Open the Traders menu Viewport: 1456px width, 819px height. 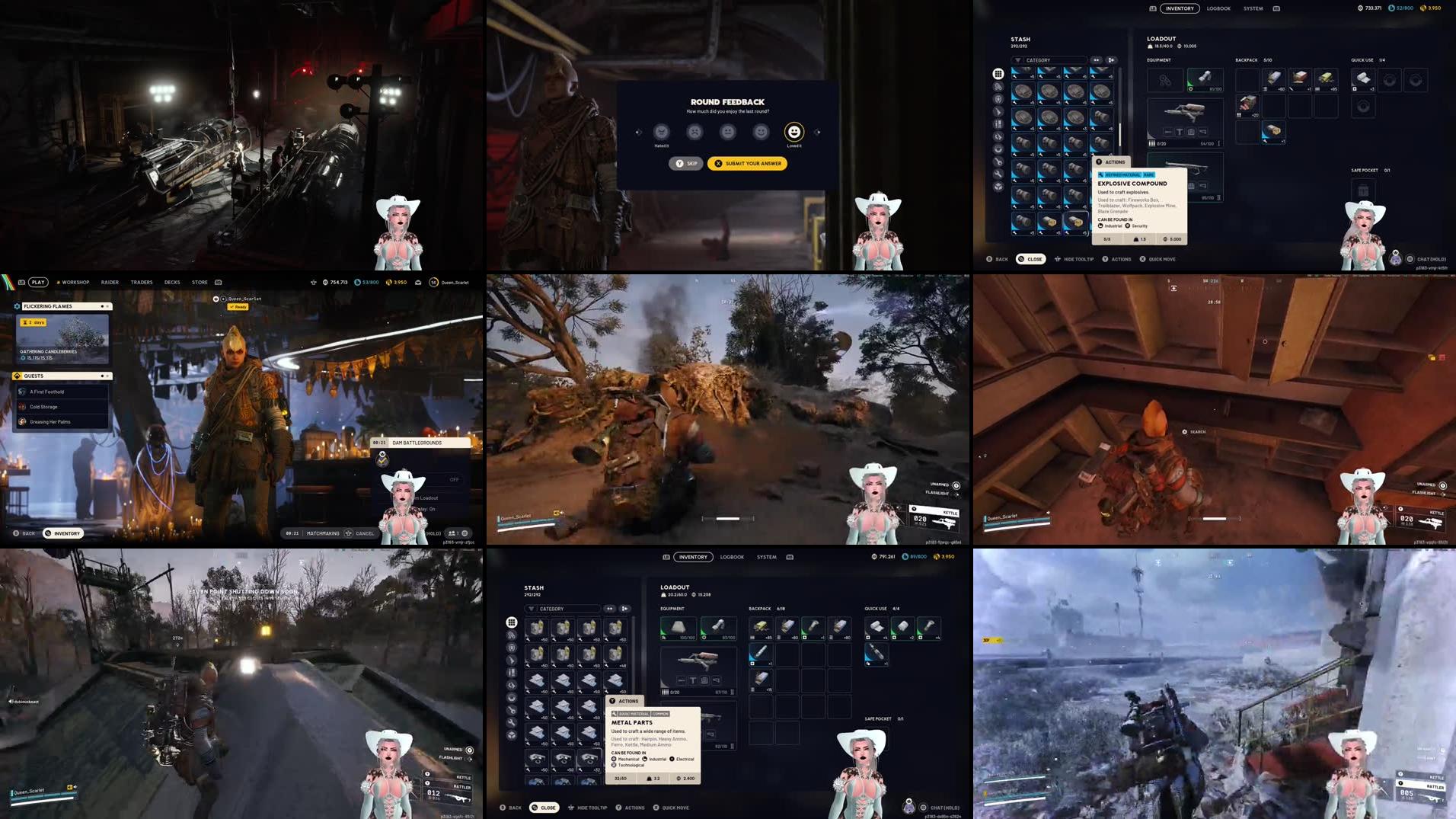pos(142,282)
